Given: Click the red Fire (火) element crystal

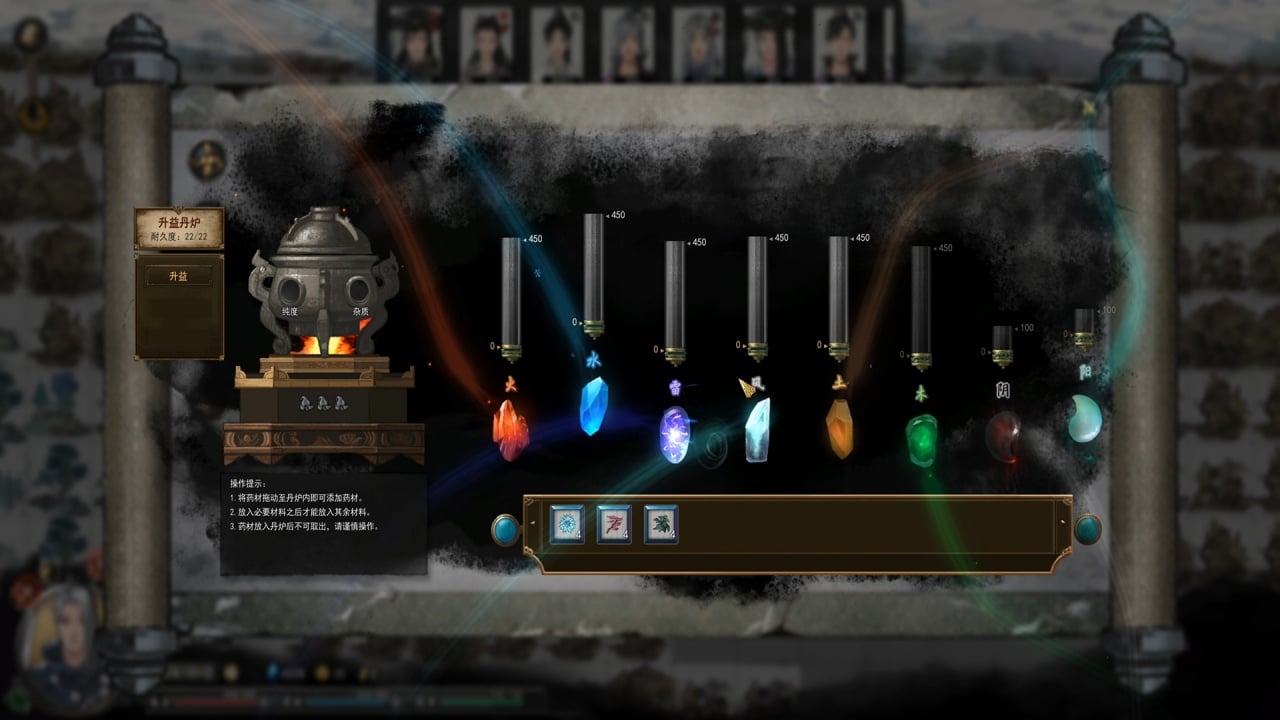Looking at the screenshot, I should click(510, 425).
